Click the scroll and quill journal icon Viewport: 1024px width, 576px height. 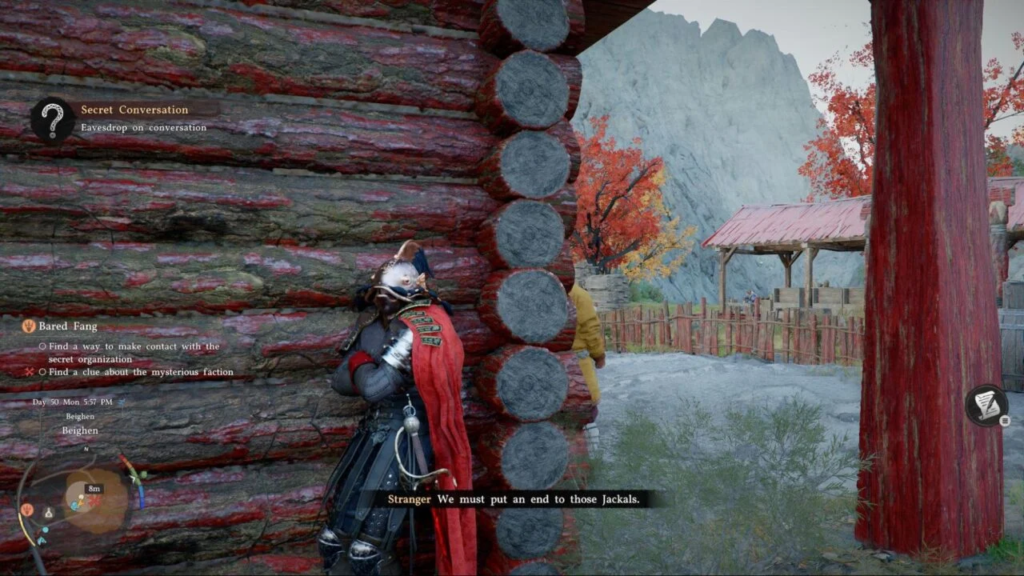(x=986, y=404)
